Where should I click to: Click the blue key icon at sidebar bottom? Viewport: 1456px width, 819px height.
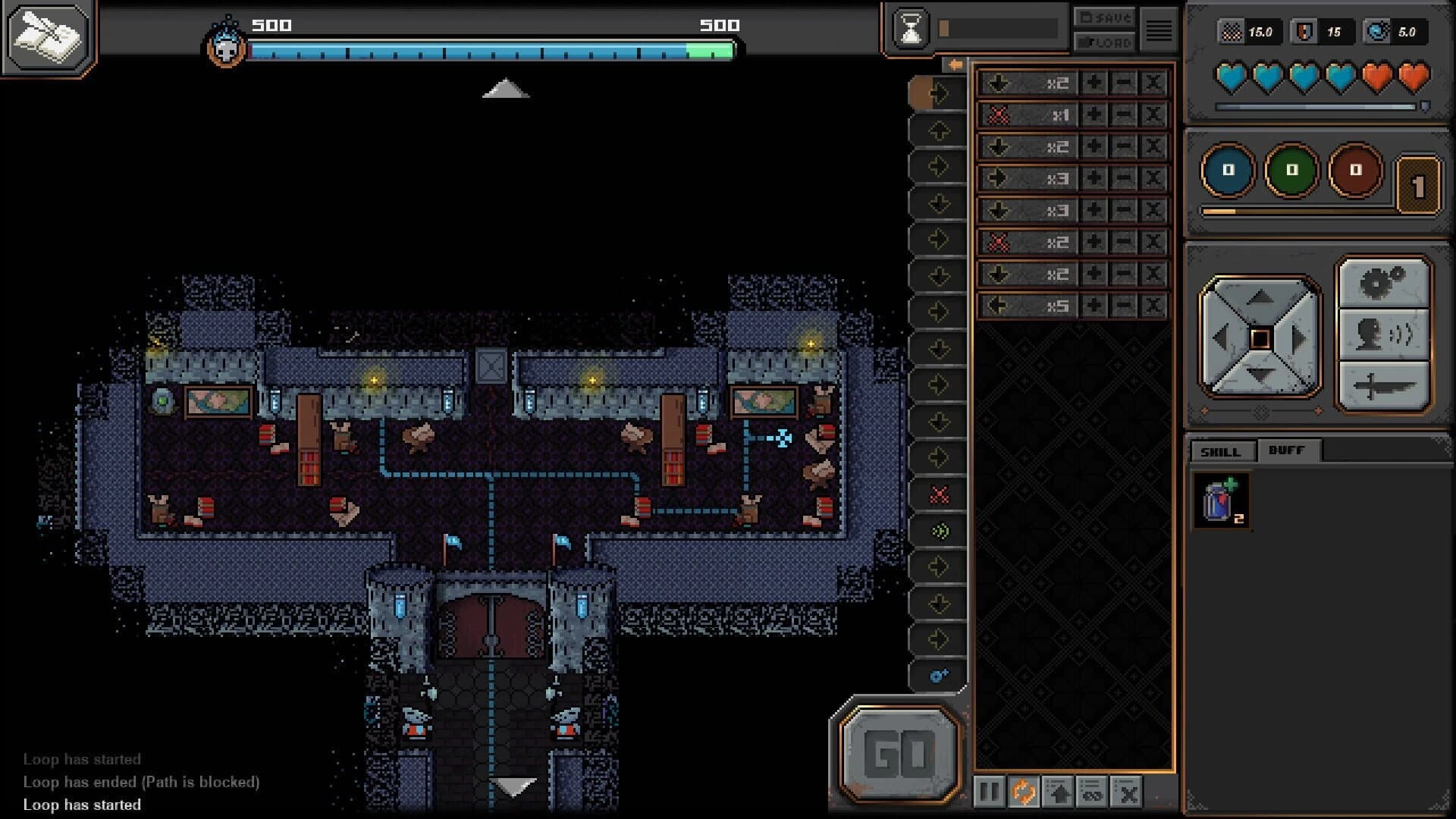[x=937, y=674]
